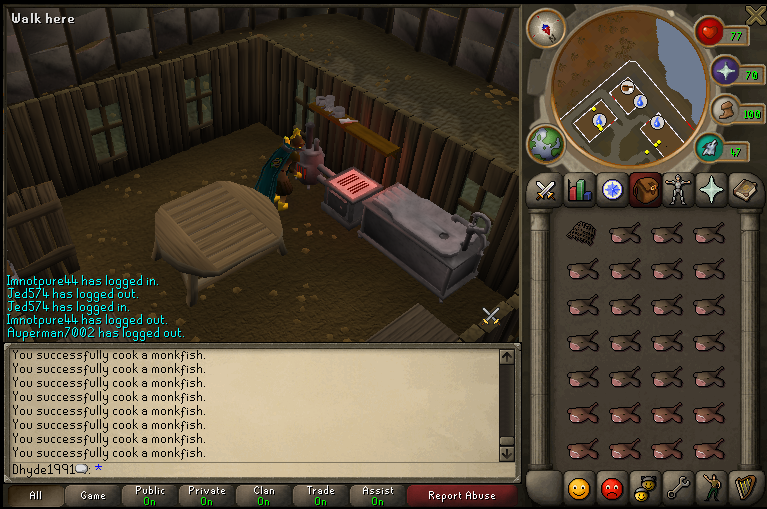Open the Clan Chat tab
The image size is (767, 509).
pyautogui.click(x=645, y=489)
